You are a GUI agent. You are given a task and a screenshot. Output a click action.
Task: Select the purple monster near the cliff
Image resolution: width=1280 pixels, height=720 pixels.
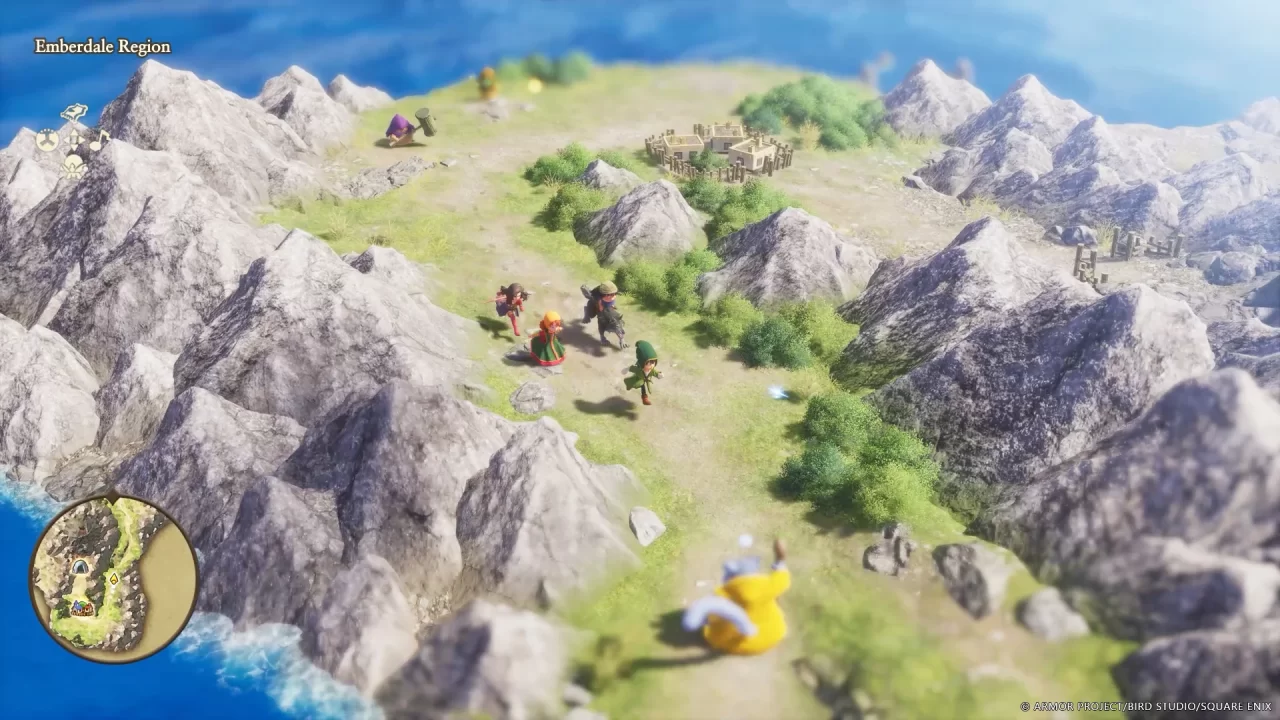400,130
